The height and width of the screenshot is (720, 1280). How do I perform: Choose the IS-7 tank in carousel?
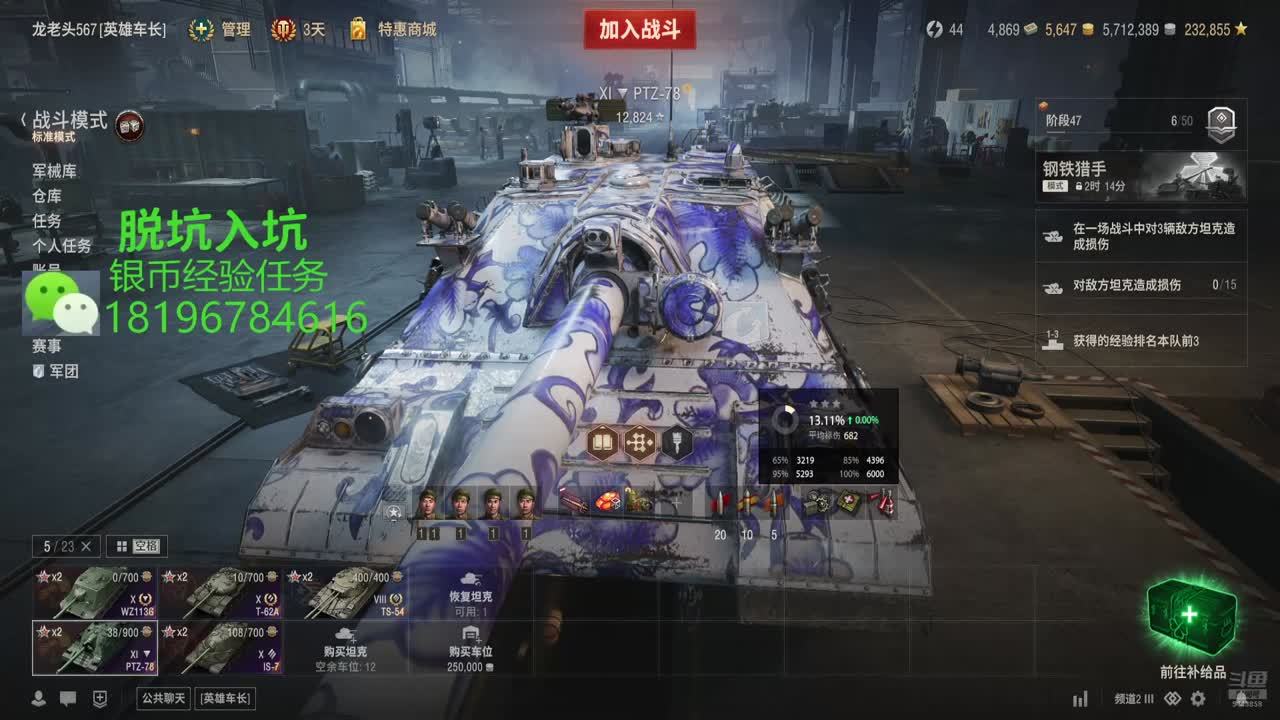221,646
